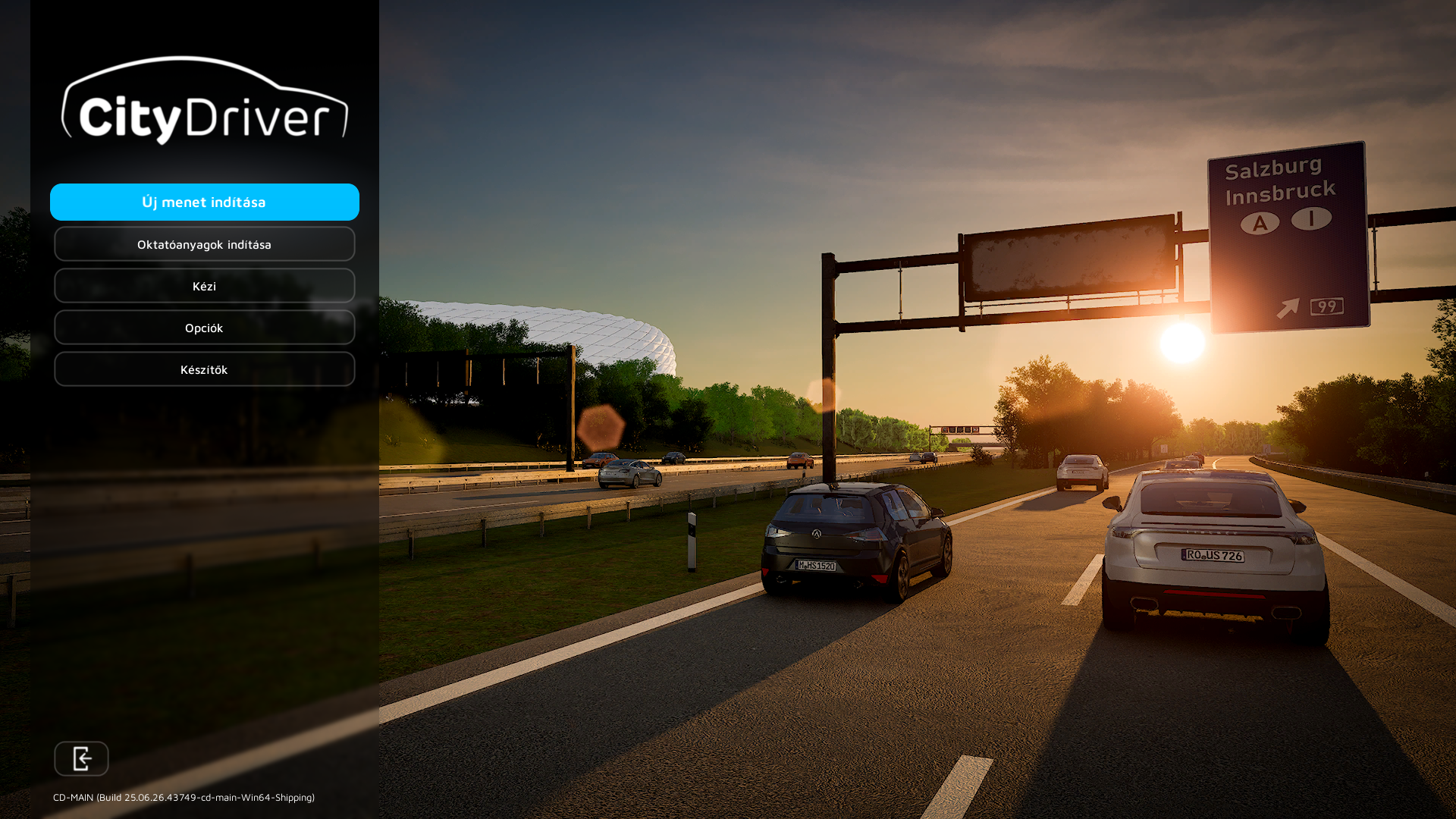1456x819 pixels.
Task: Click the exit game door icon
Action: [81, 758]
